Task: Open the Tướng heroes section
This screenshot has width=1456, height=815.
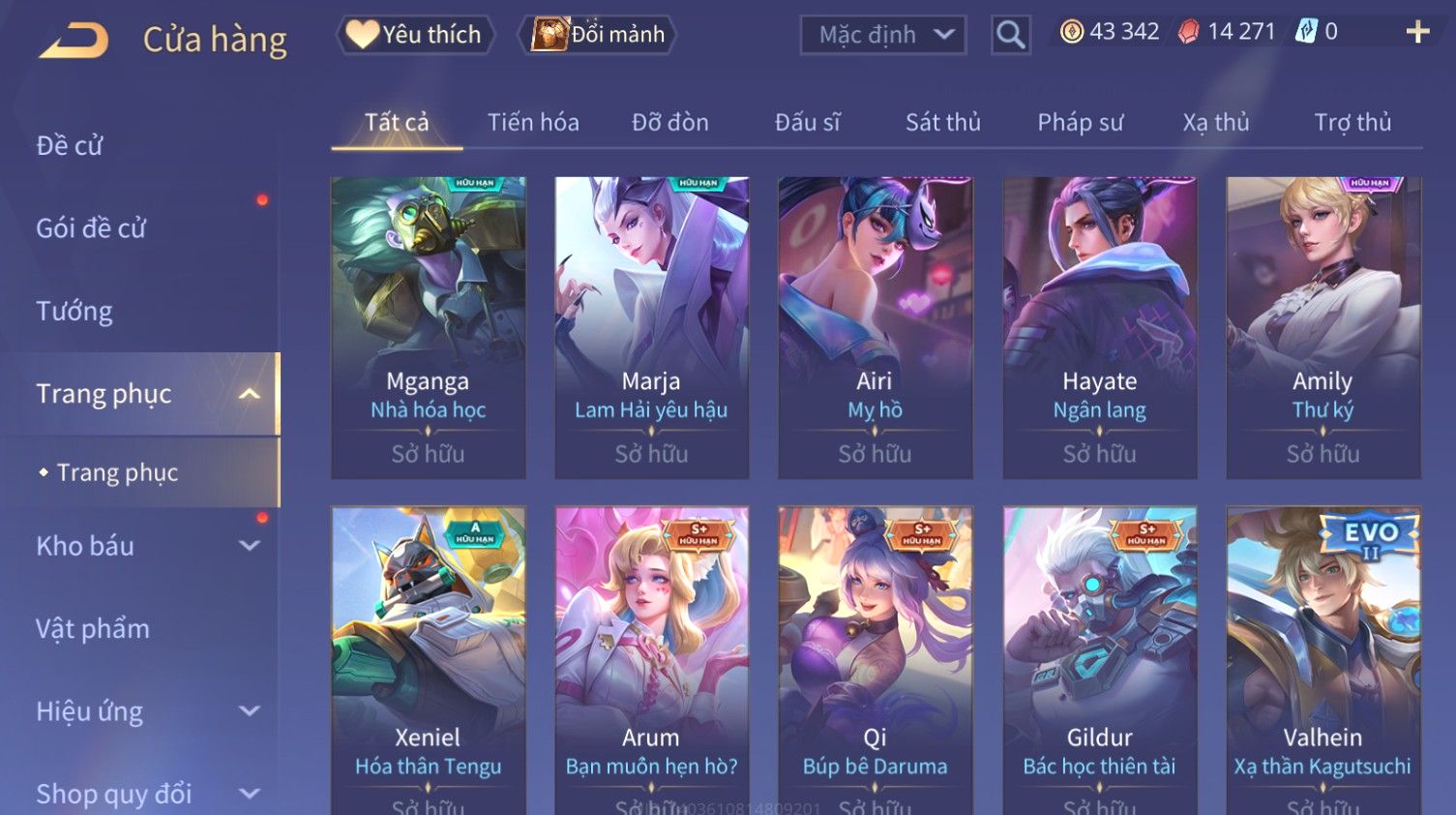Action: [74, 312]
